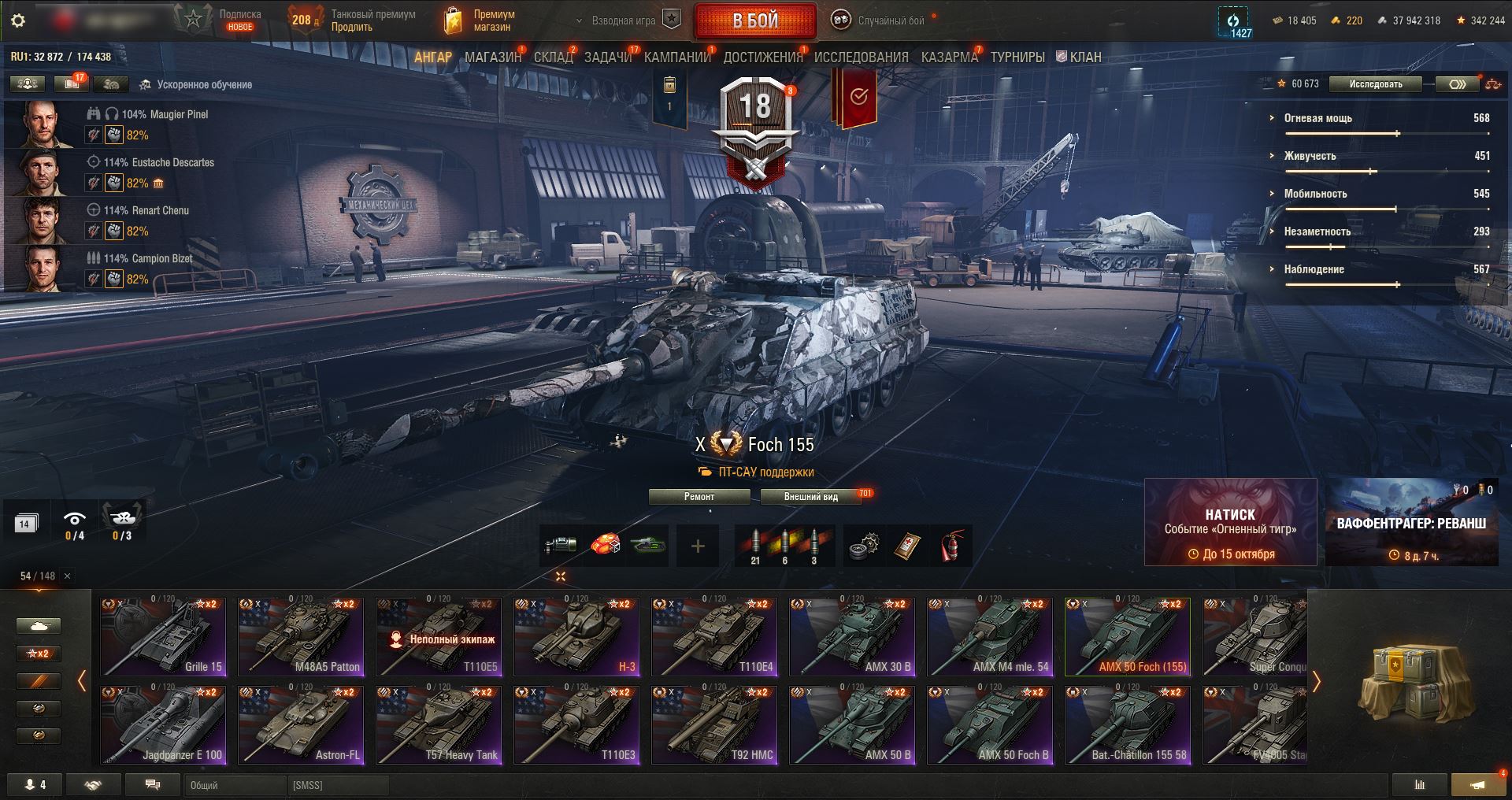Open the Случайный бой mode selector
Image resolution: width=1512 pixels, height=800 pixels.
pyautogui.click(x=882, y=21)
